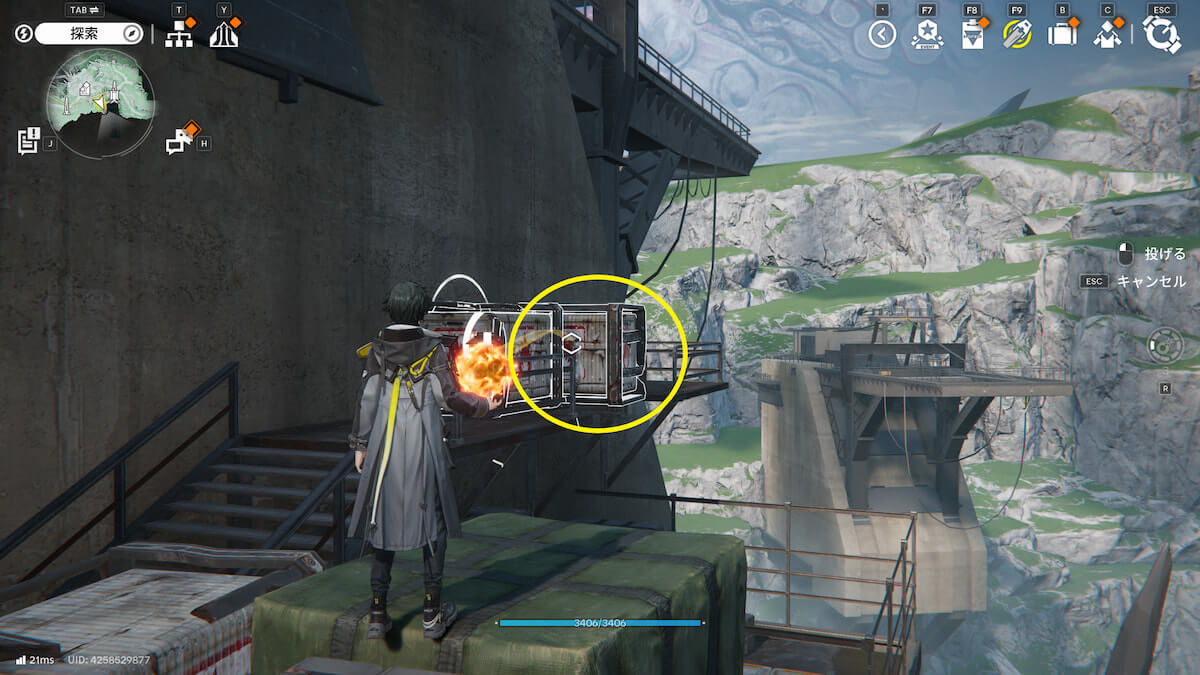Open the clipboard pass icon
The width and height of the screenshot is (1200, 675).
coord(971,35)
